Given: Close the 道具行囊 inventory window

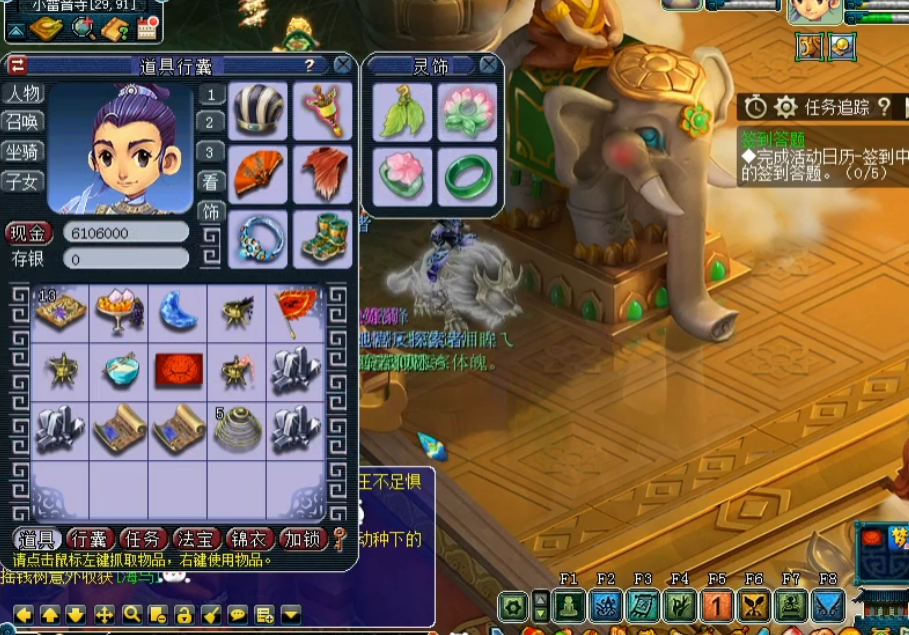Looking at the screenshot, I should 342,66.
